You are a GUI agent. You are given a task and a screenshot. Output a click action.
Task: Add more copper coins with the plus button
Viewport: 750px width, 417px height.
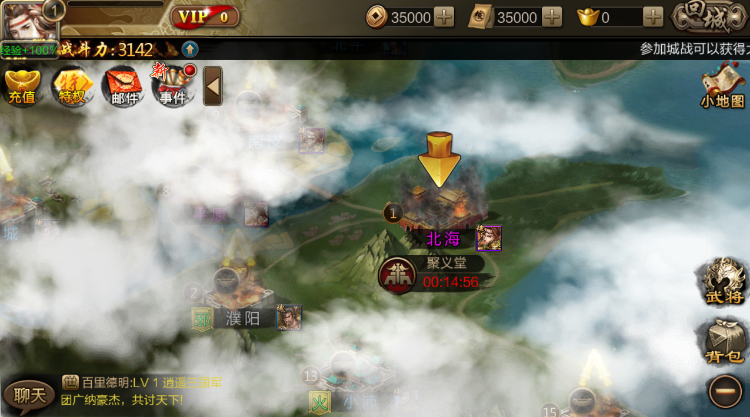point(444,17)
